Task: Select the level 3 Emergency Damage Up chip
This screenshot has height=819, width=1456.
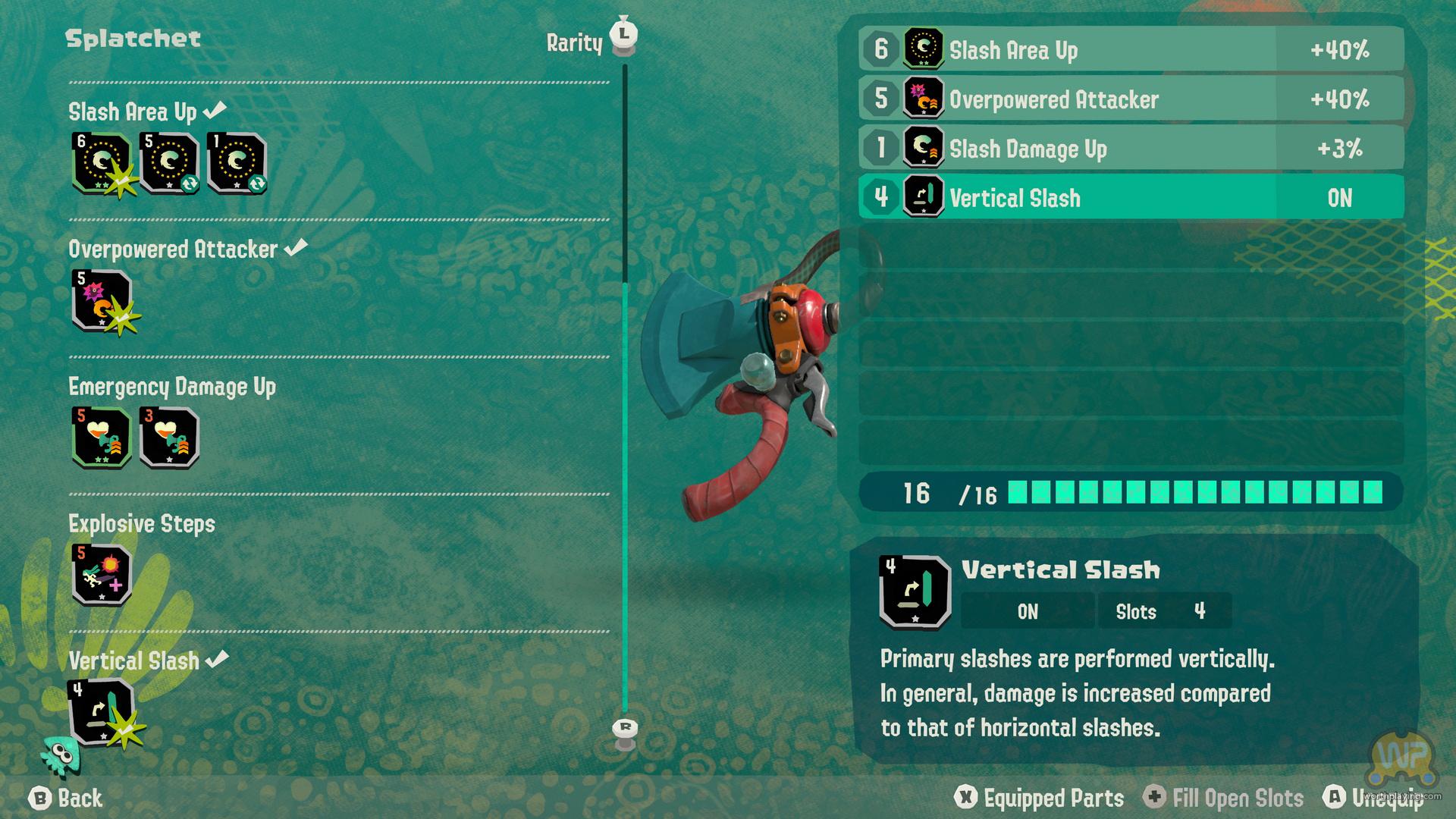Action: [169, 438]
